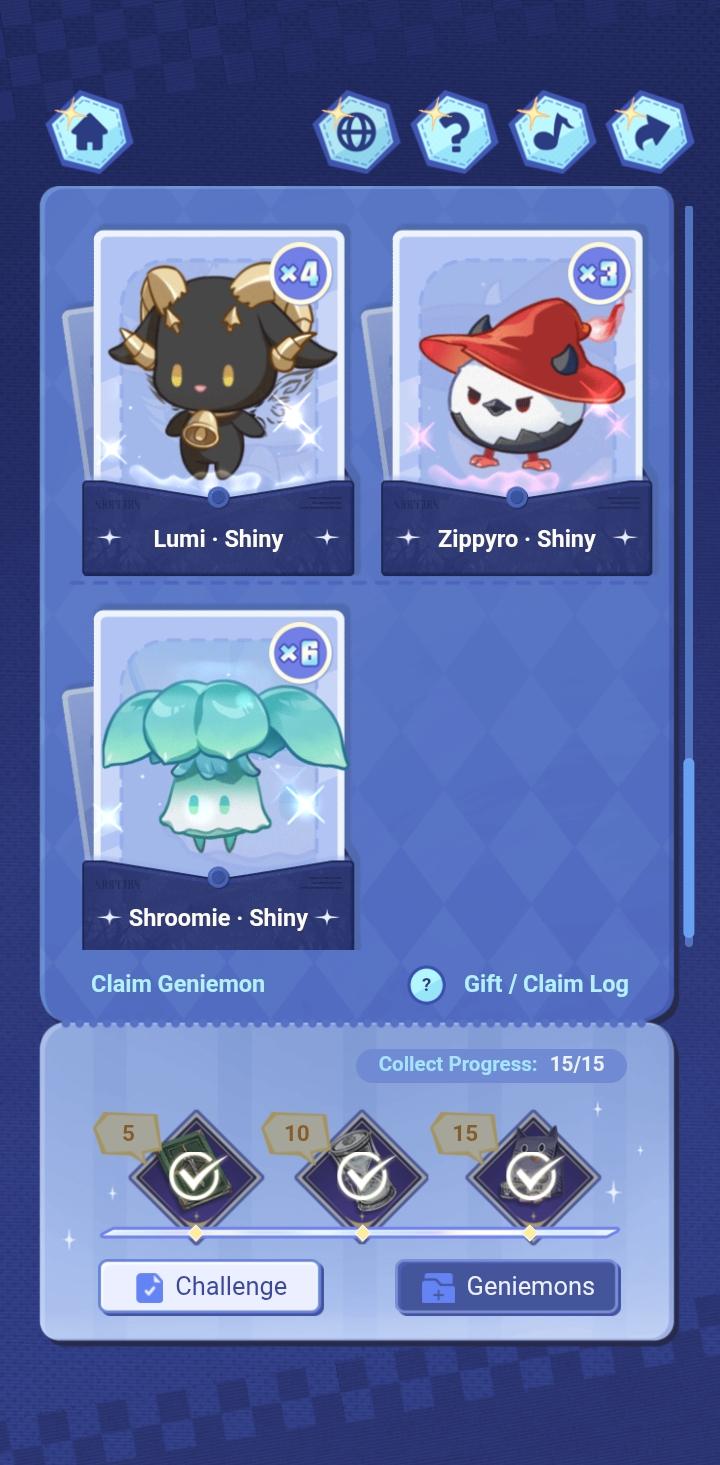Open the Claim Geniemon link
This screenshot has width=720, height=1465.
pos(178,984)
